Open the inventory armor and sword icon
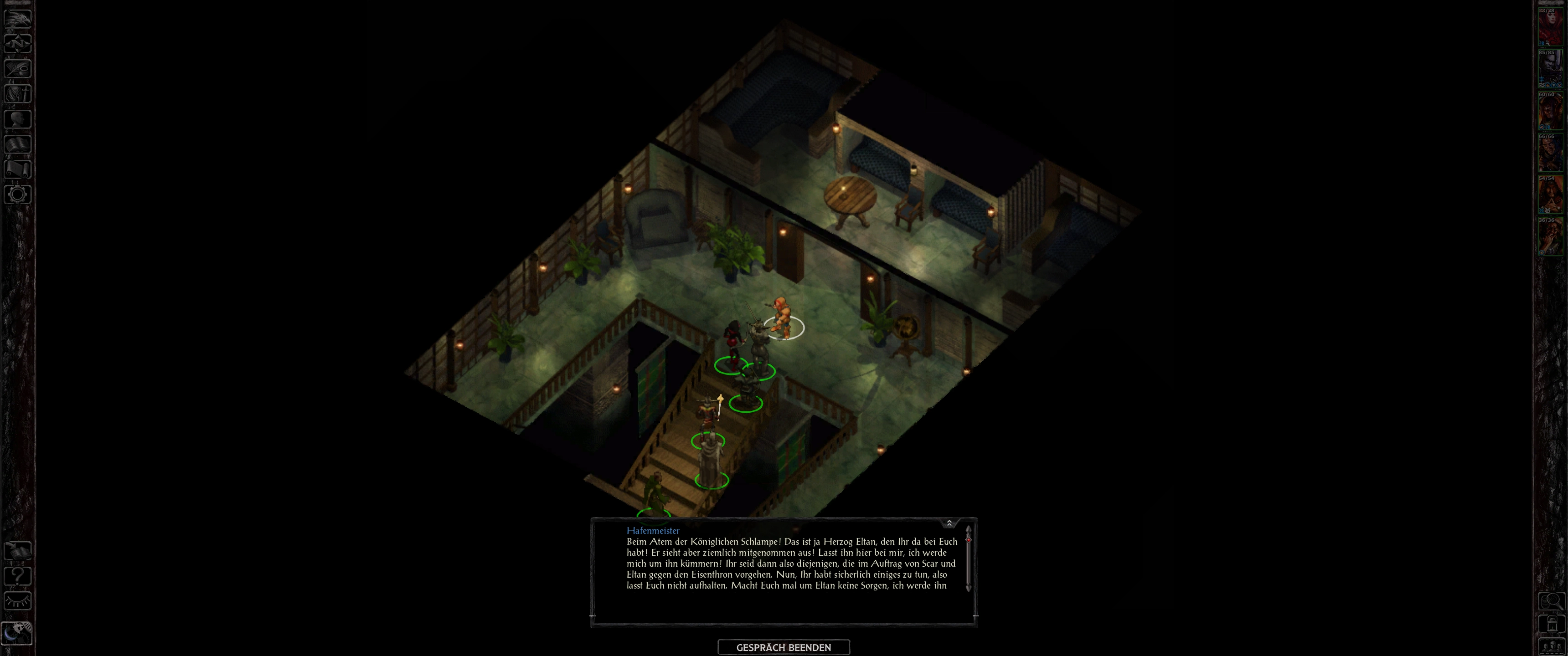The image size is (1568, 656). pyautogui.click(x=18, y=94)
